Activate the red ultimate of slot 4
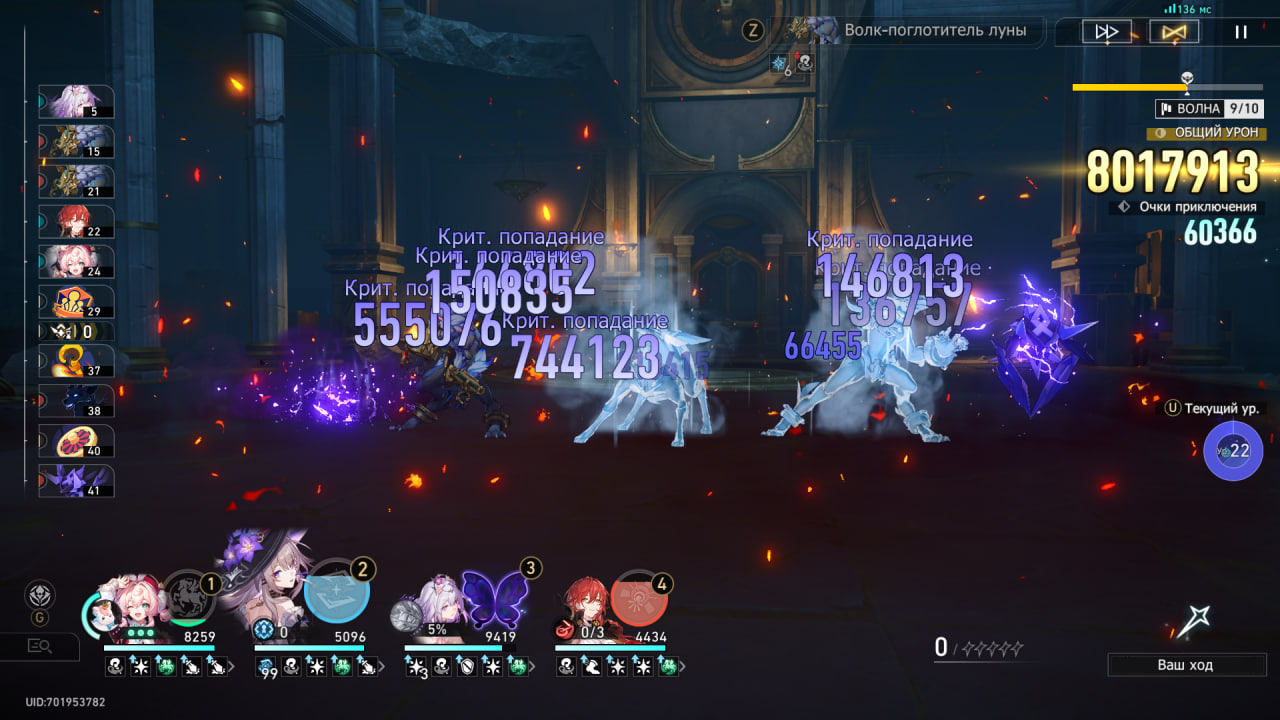The image size is (1280, 720). pos(639,598)
